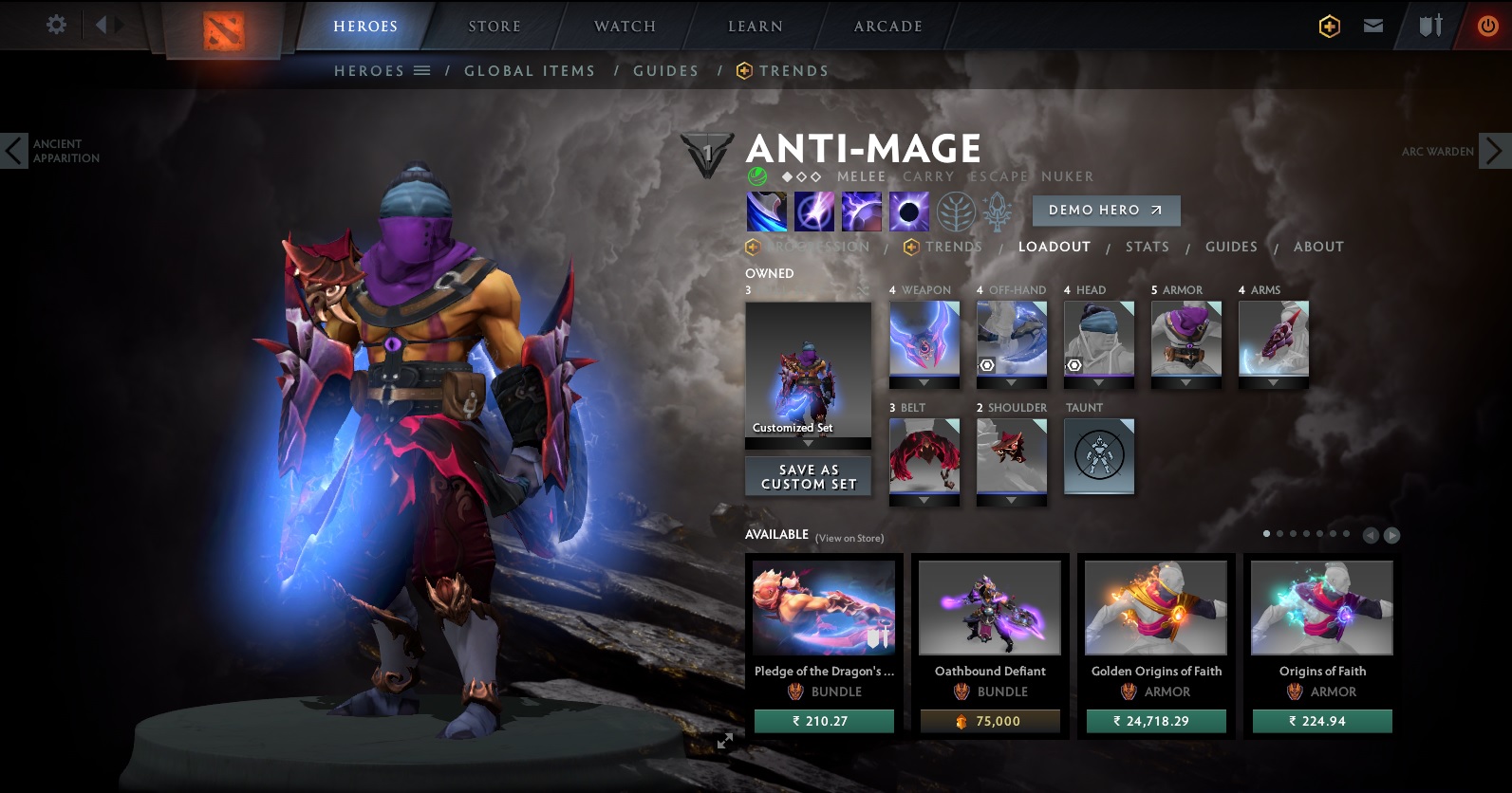
Task: Select the first page dot under Available items
Action: pos(1265,534)
